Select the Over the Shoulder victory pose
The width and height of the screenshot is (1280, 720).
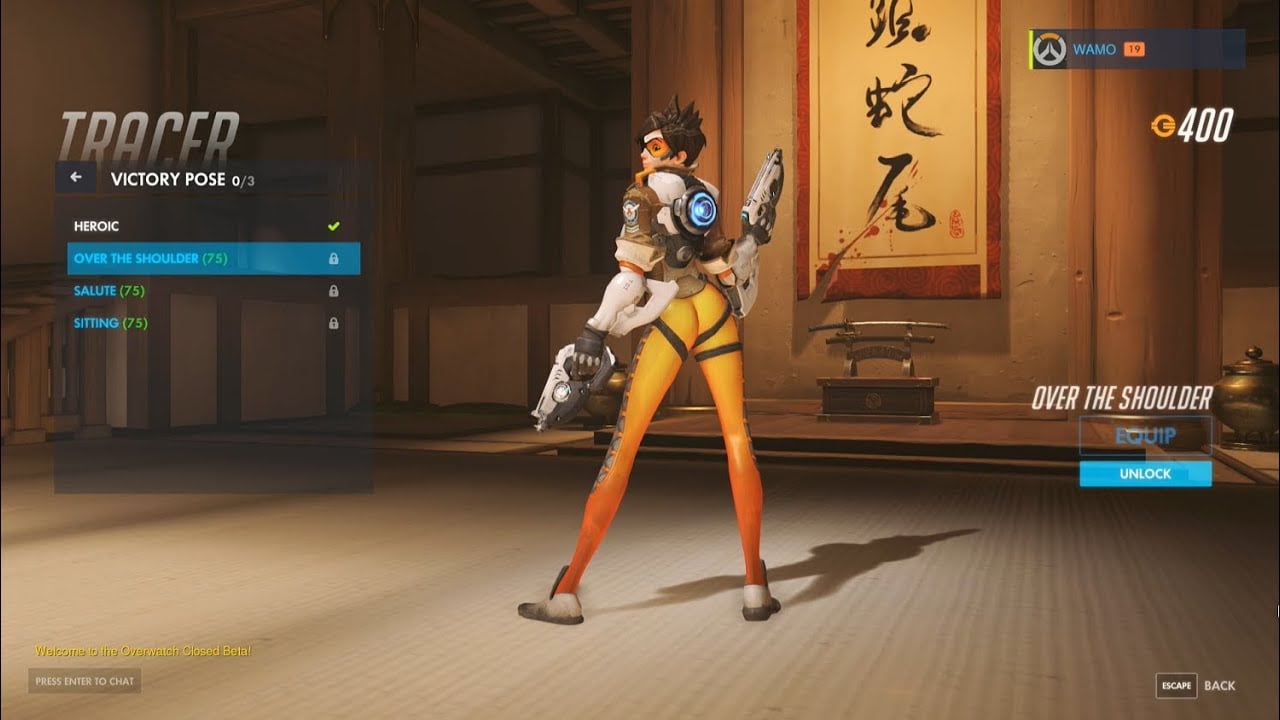[160, 258]
